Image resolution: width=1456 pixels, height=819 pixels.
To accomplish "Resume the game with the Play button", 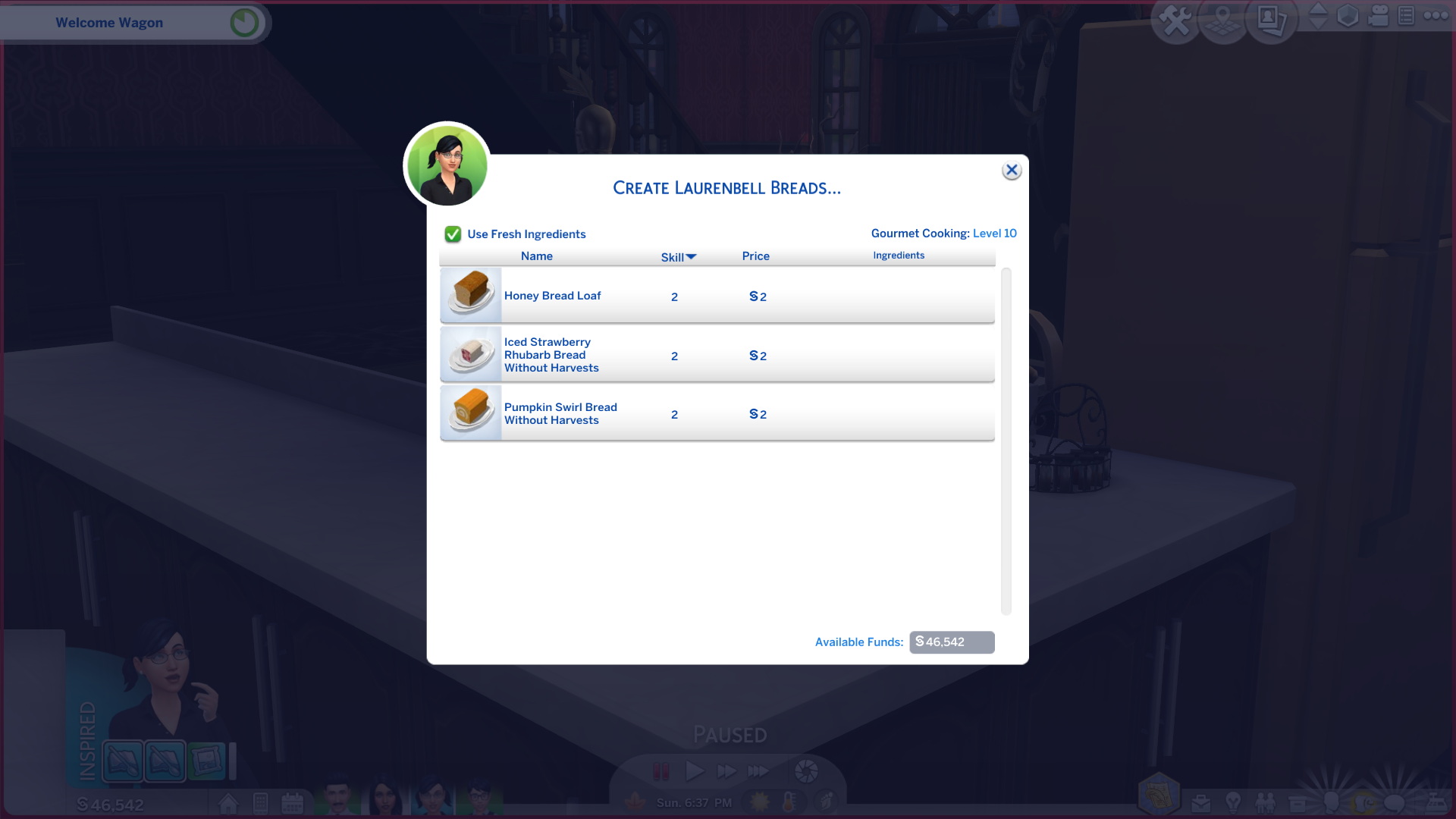I will click(694, 771).
